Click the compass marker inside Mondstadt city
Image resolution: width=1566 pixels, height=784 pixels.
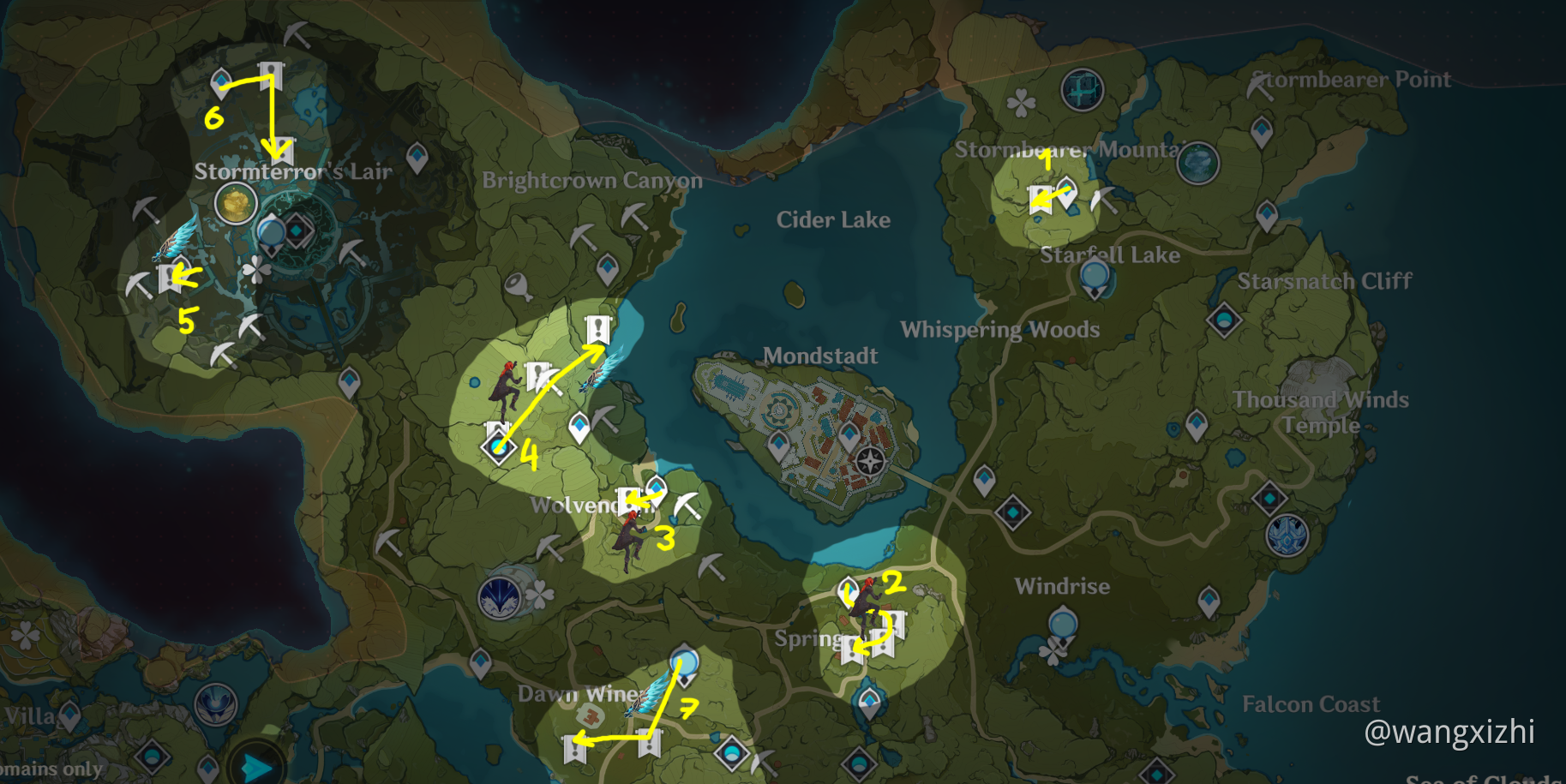(x=871, y=462)
